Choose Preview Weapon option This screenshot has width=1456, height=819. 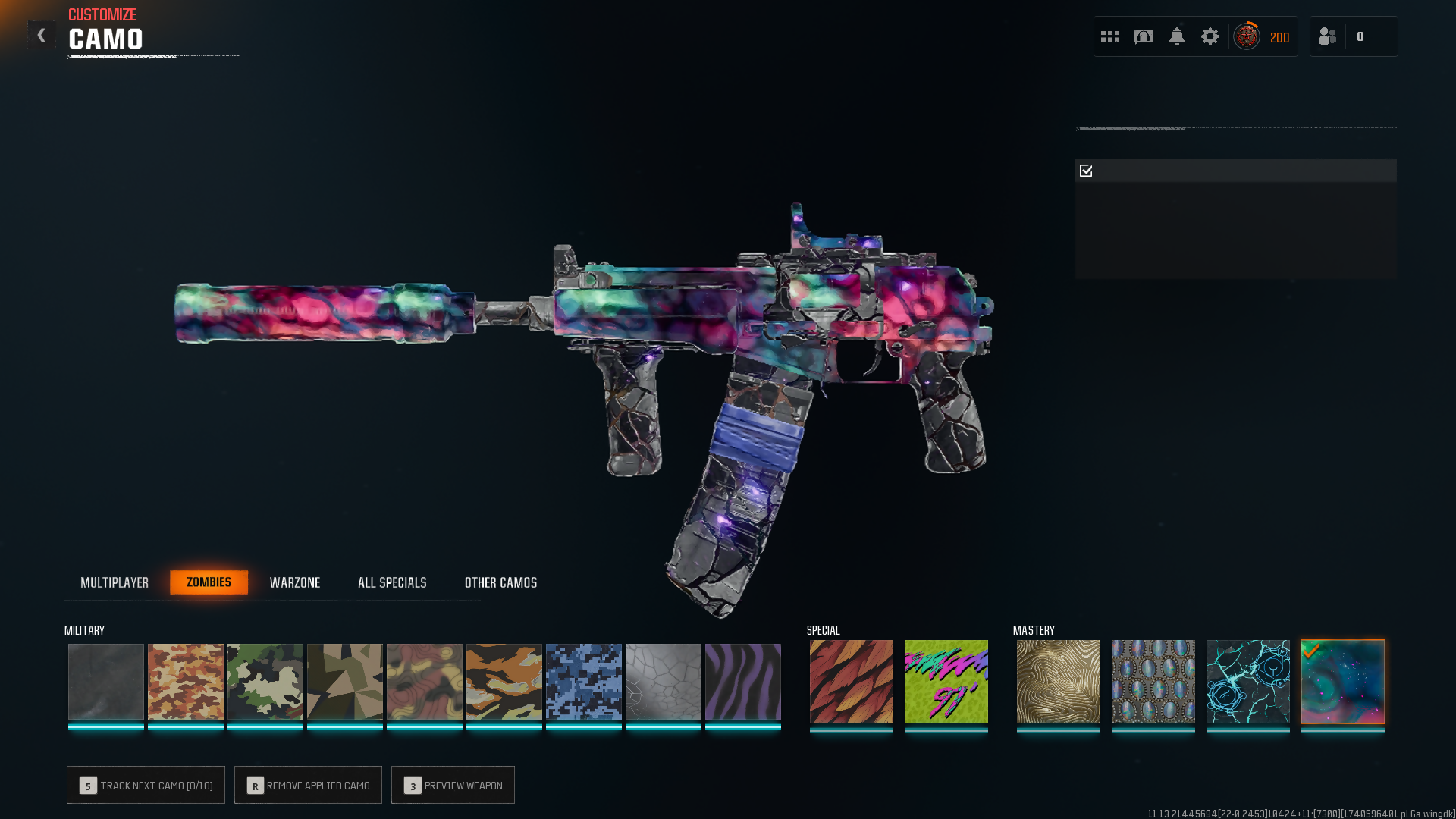coord(453,785)
